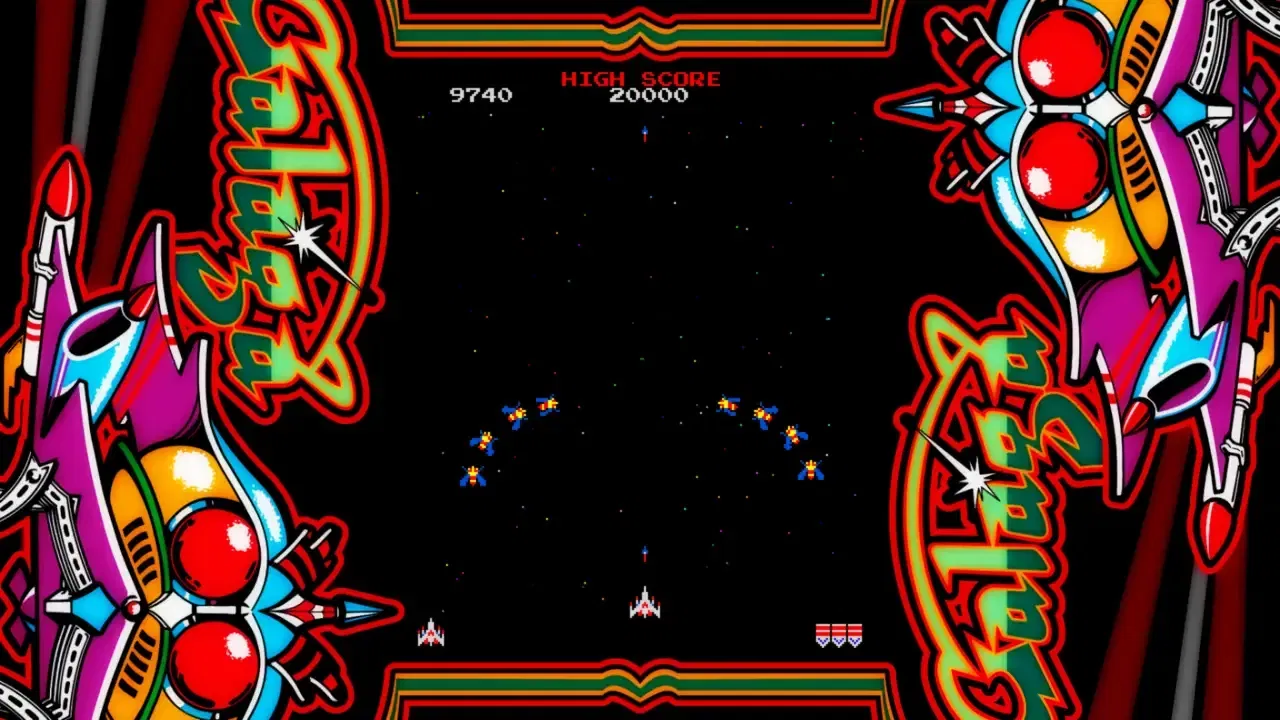Click the rightmost stage badge icon

coord(853,634)
